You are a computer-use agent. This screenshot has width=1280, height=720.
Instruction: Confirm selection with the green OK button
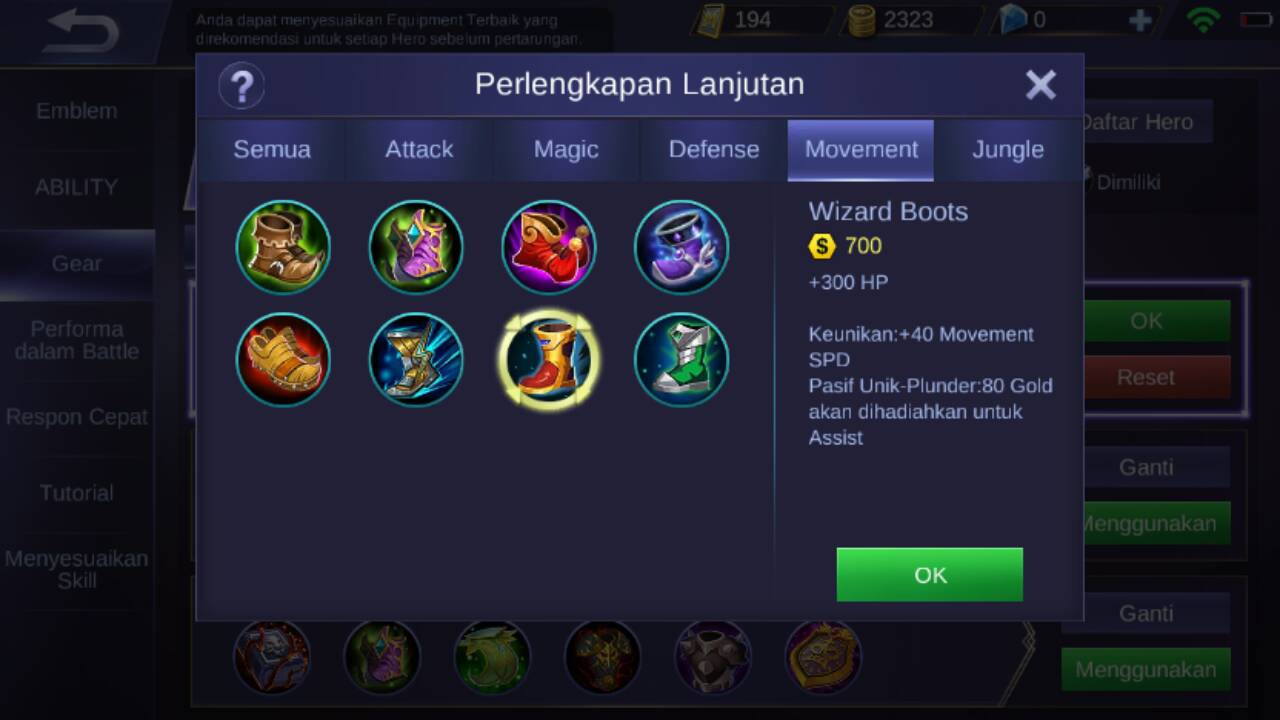click(929, 574)
